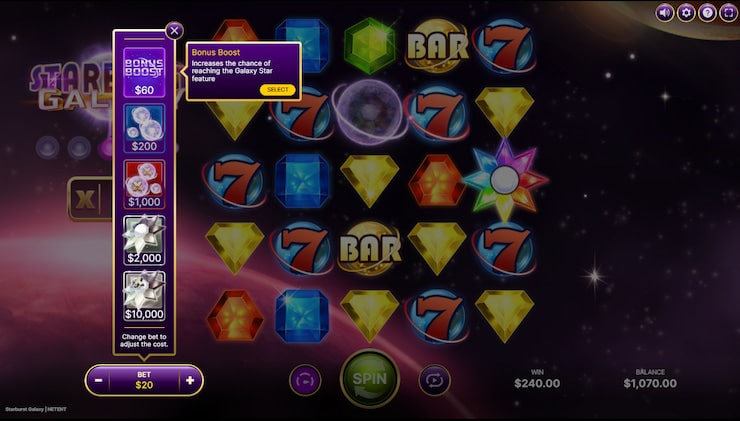Pick the $200 bonus buy option
The height and width of the screenshot is (421, 740).
tap(144, 128)
